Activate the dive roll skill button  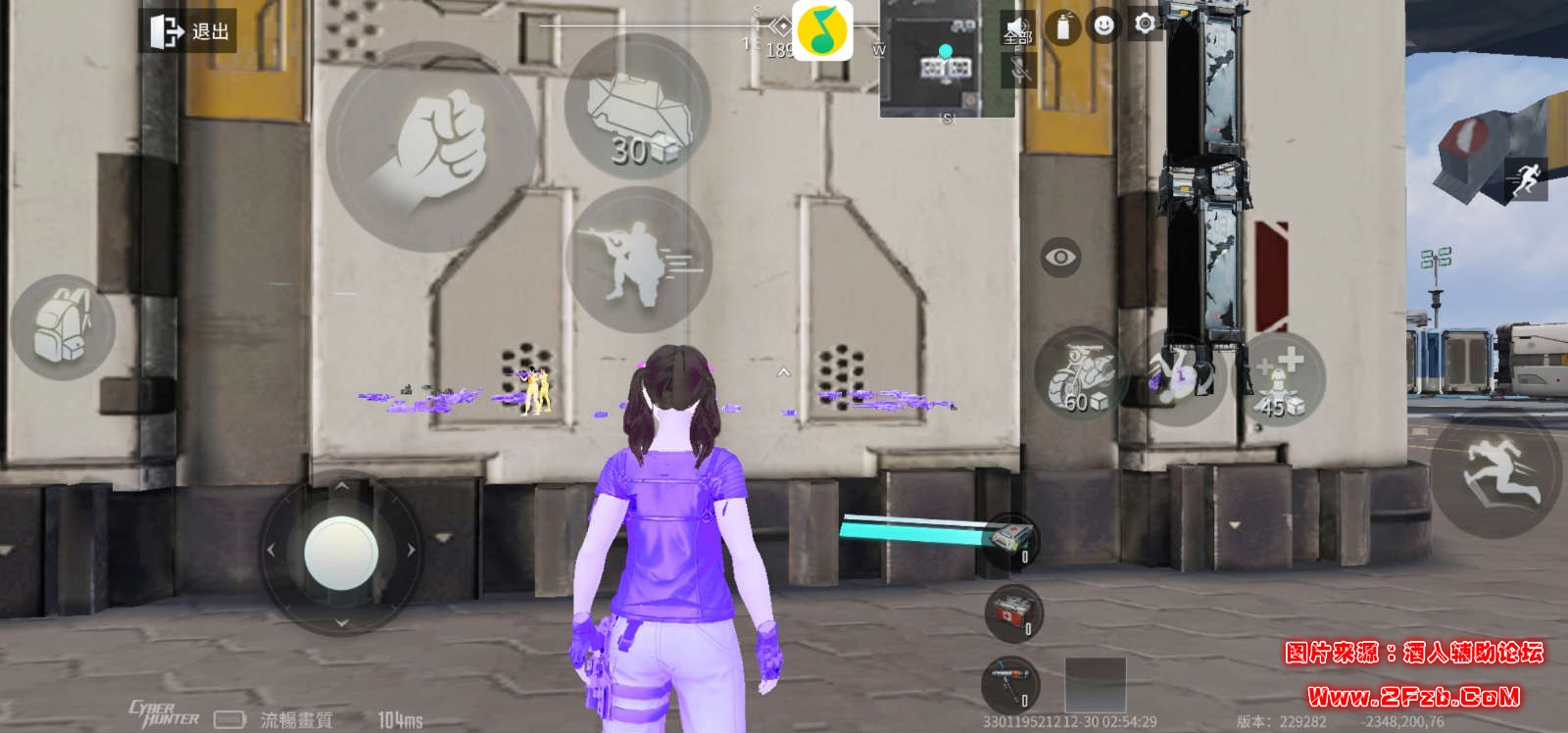[1179, 377]
